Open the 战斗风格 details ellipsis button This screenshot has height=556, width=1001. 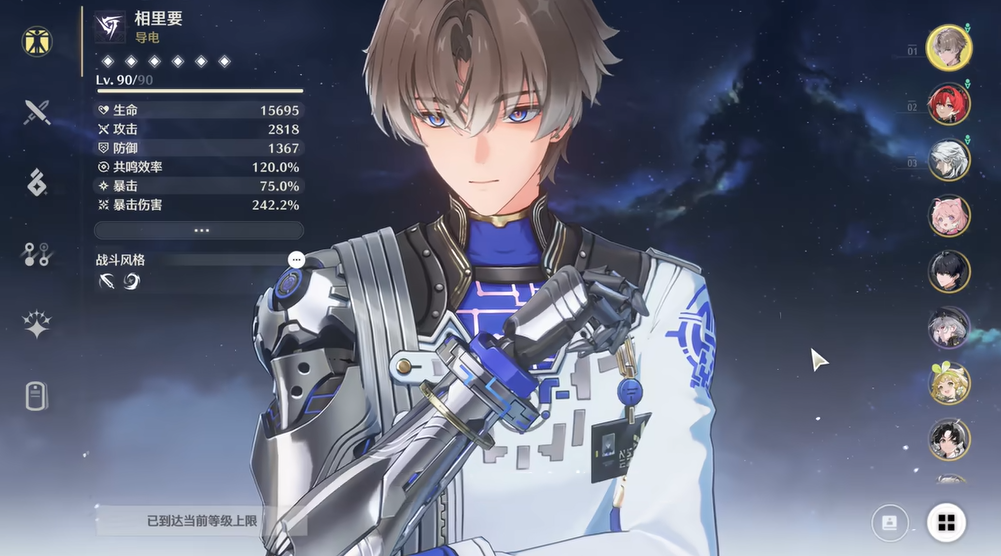296,259
